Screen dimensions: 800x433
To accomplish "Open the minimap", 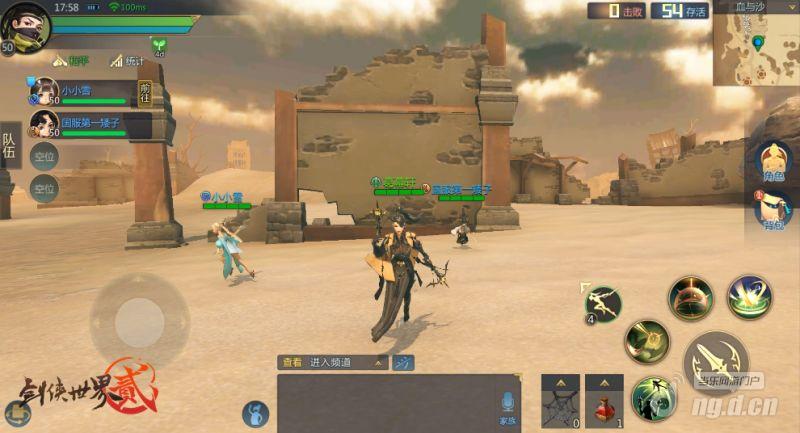I will click(755, 43).
